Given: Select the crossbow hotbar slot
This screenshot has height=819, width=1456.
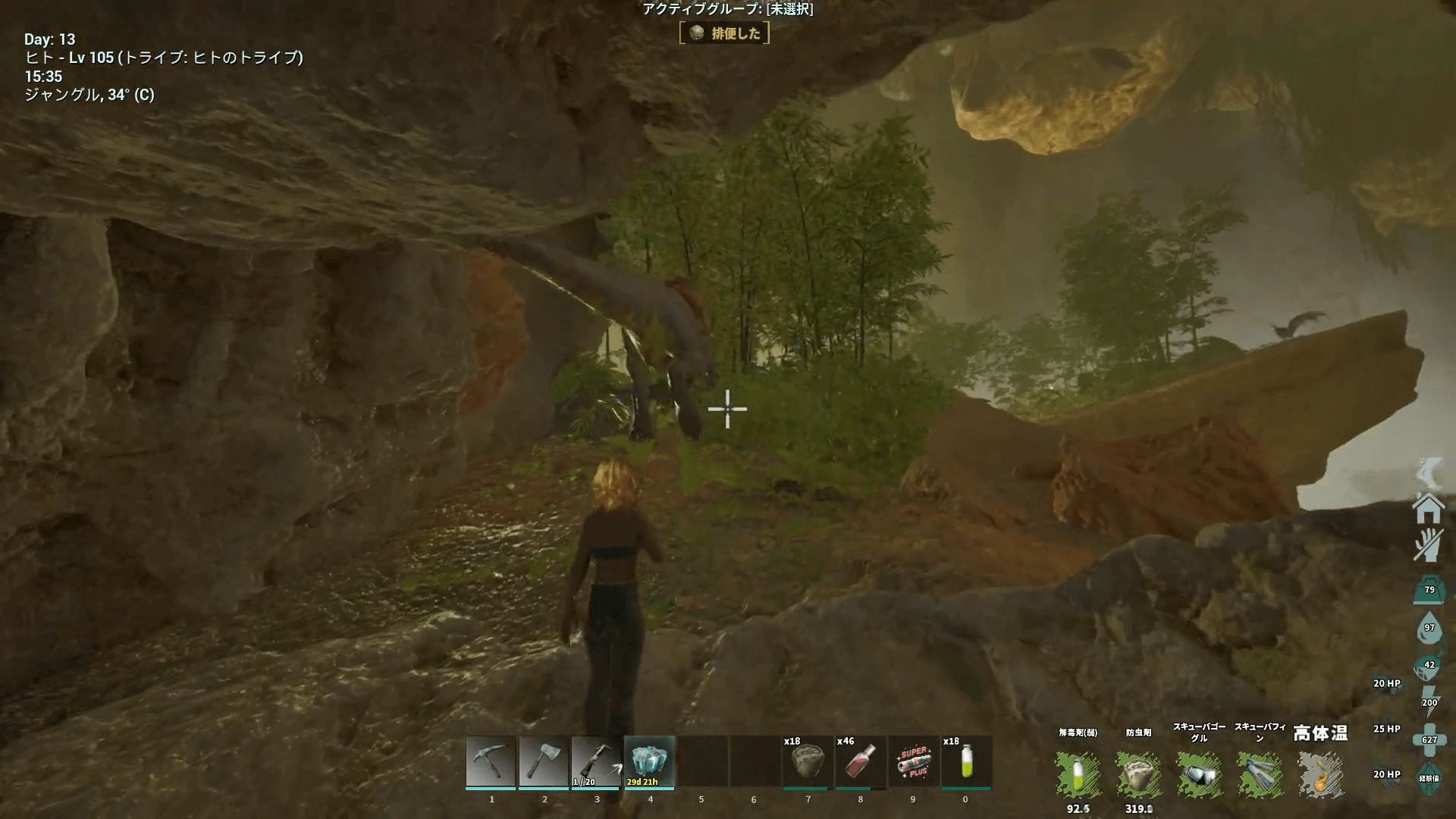Looking at the screenshot, I should (x=596, y=761).
